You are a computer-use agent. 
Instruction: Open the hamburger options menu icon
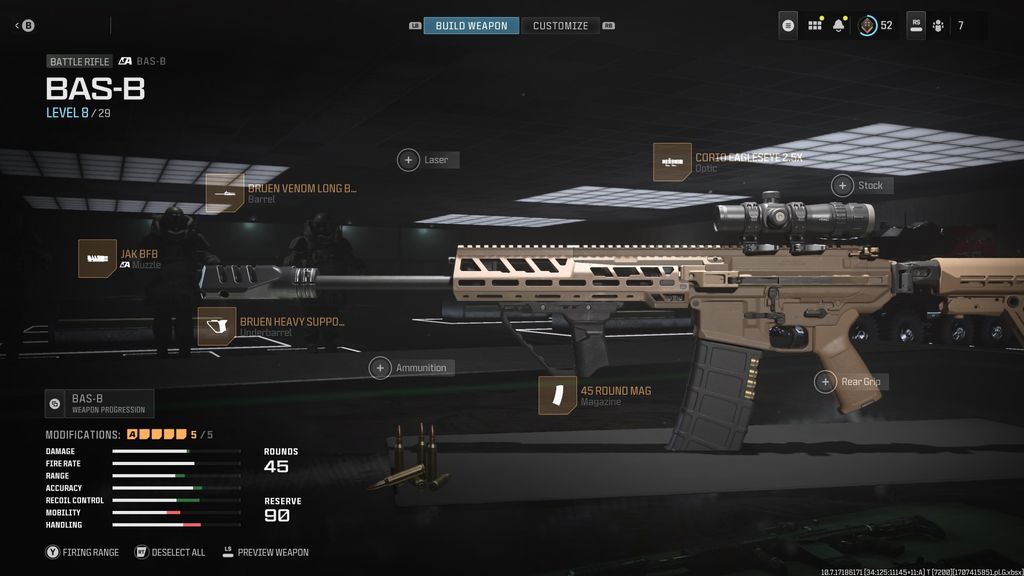789,26
